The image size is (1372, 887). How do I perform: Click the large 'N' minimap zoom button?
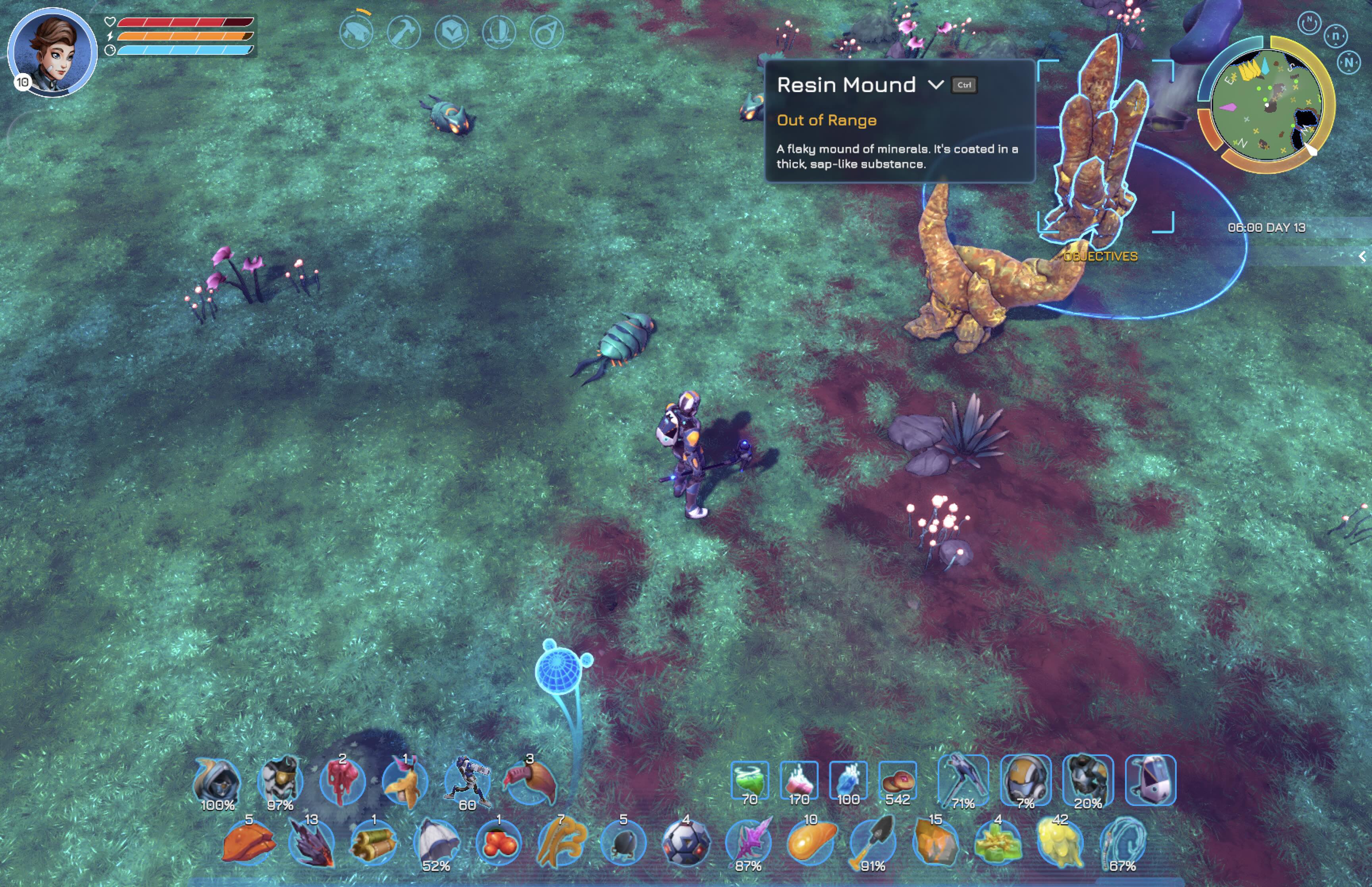tap(1349, 62)
